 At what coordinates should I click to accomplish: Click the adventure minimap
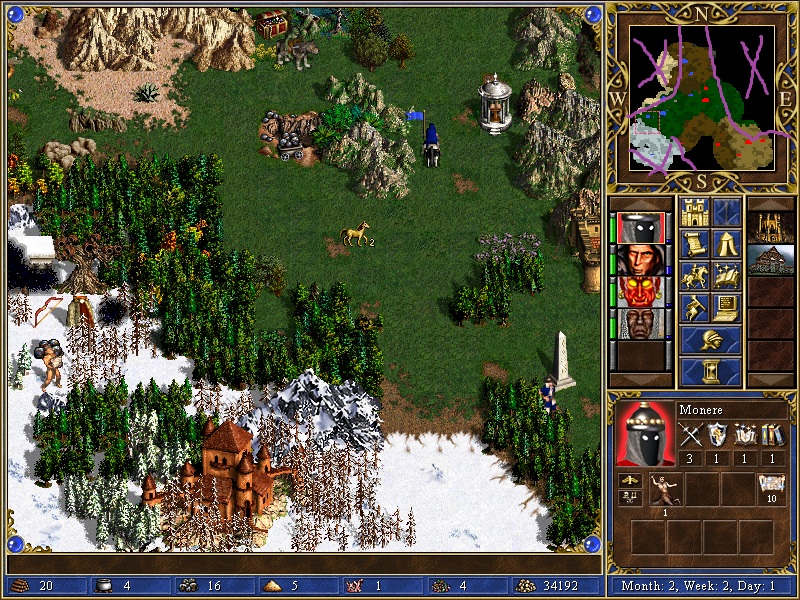(702, 97)
